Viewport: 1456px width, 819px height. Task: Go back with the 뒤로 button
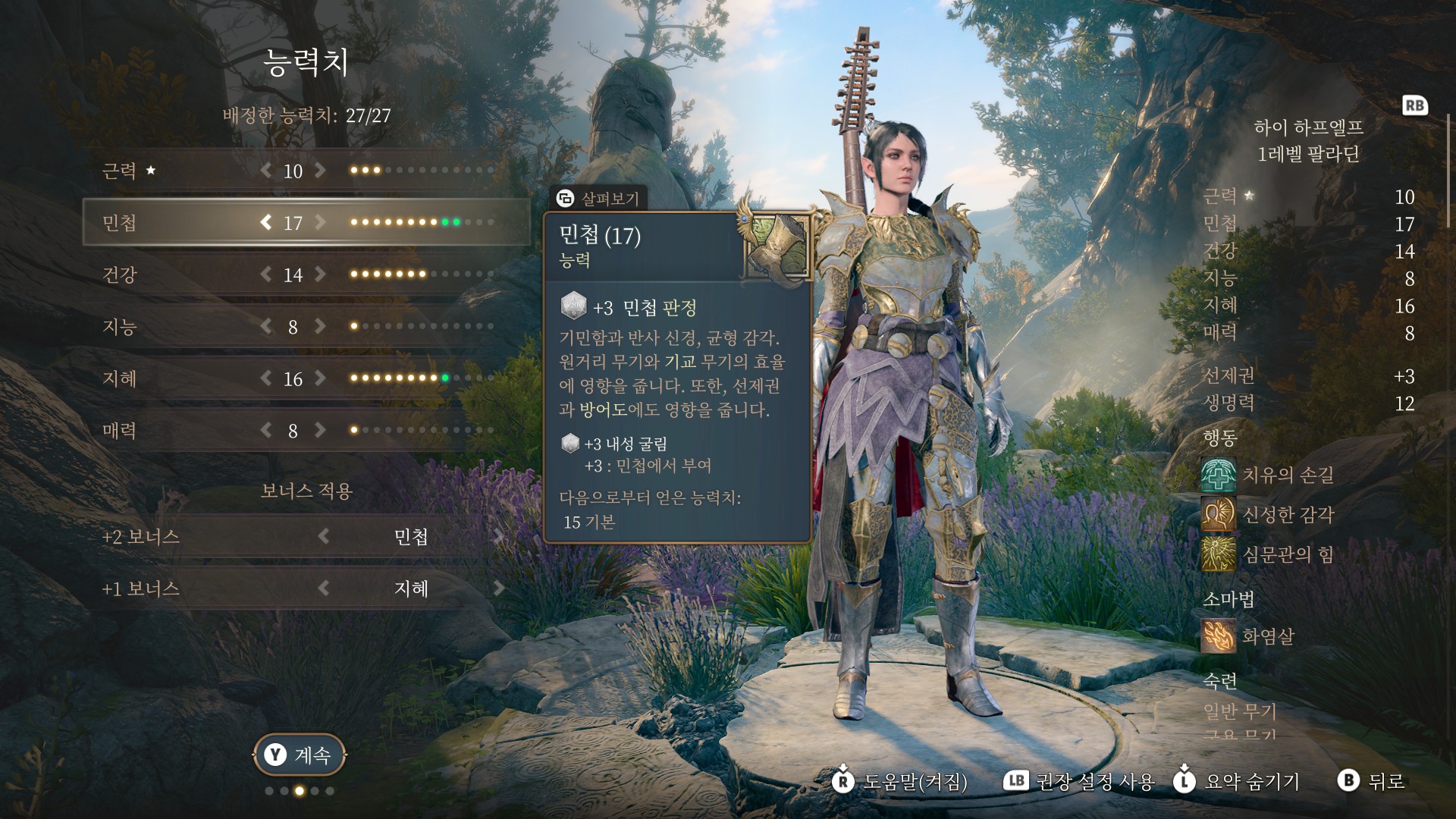(1373, 780)
